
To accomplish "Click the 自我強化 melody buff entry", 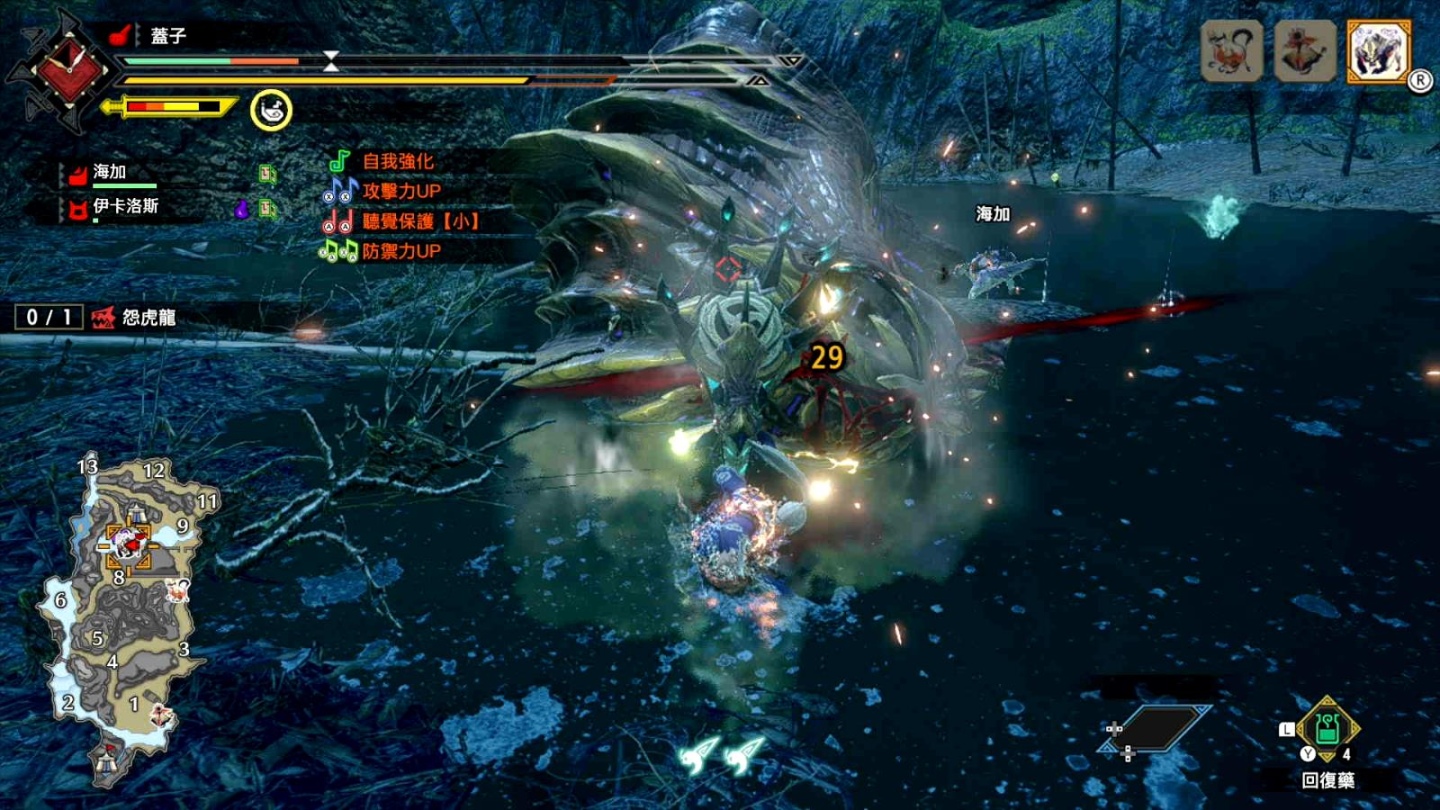I will click(397, 161).
